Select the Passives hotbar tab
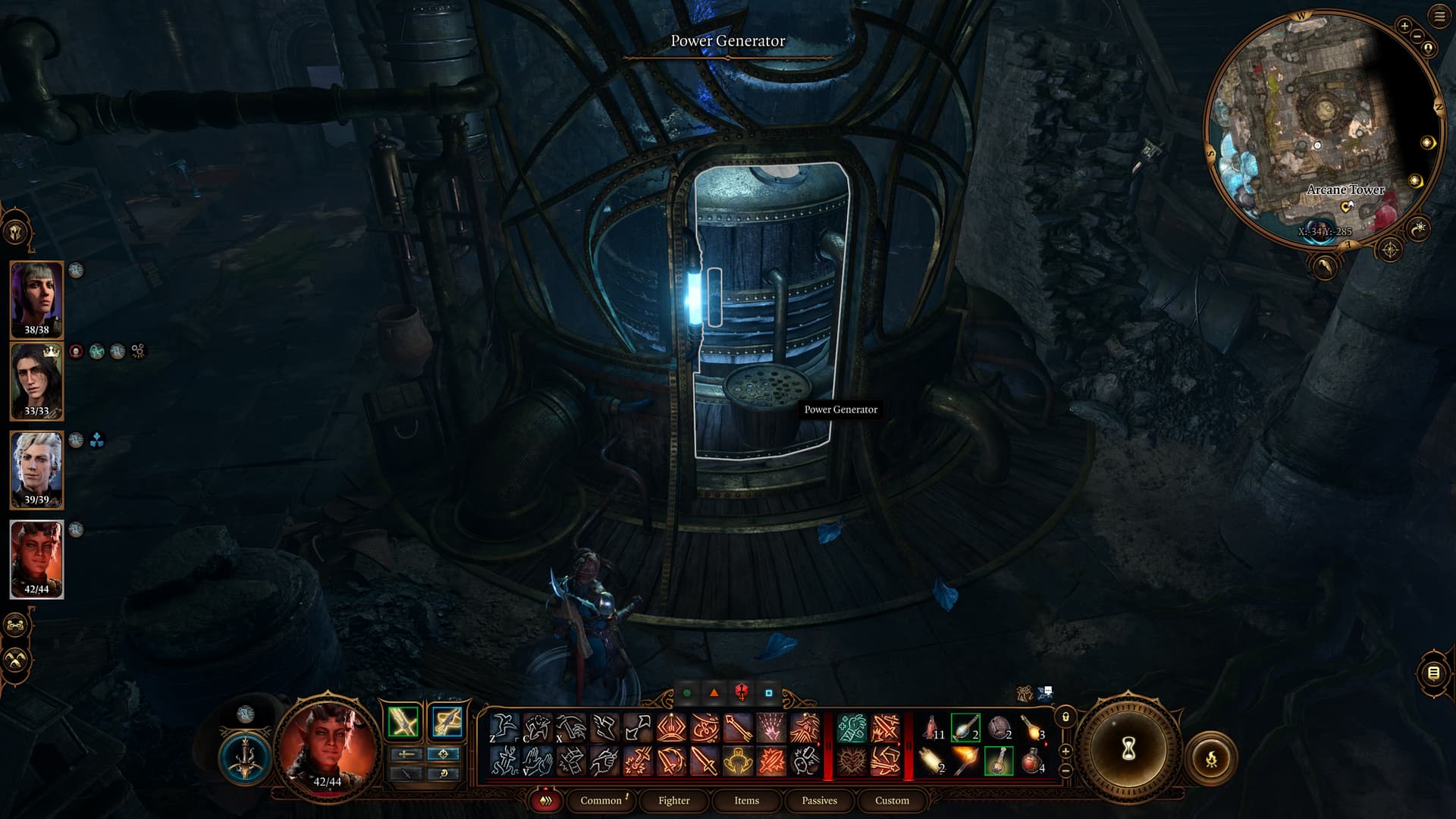The image size is (1456, 819). point(819,800)
